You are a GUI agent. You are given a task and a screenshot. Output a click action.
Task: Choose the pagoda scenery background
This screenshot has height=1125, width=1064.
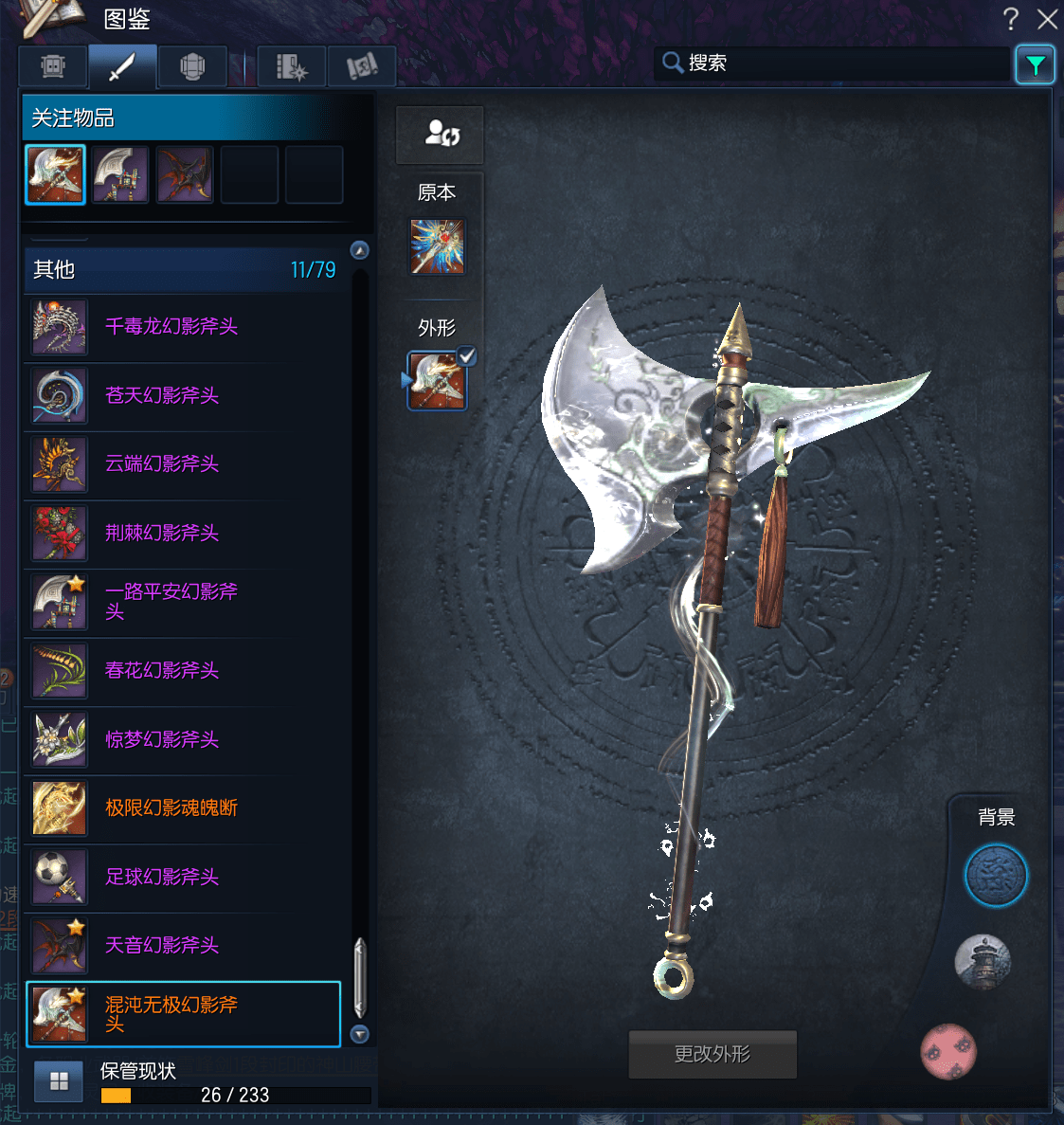pyautogui.click(x=983, y=962)
